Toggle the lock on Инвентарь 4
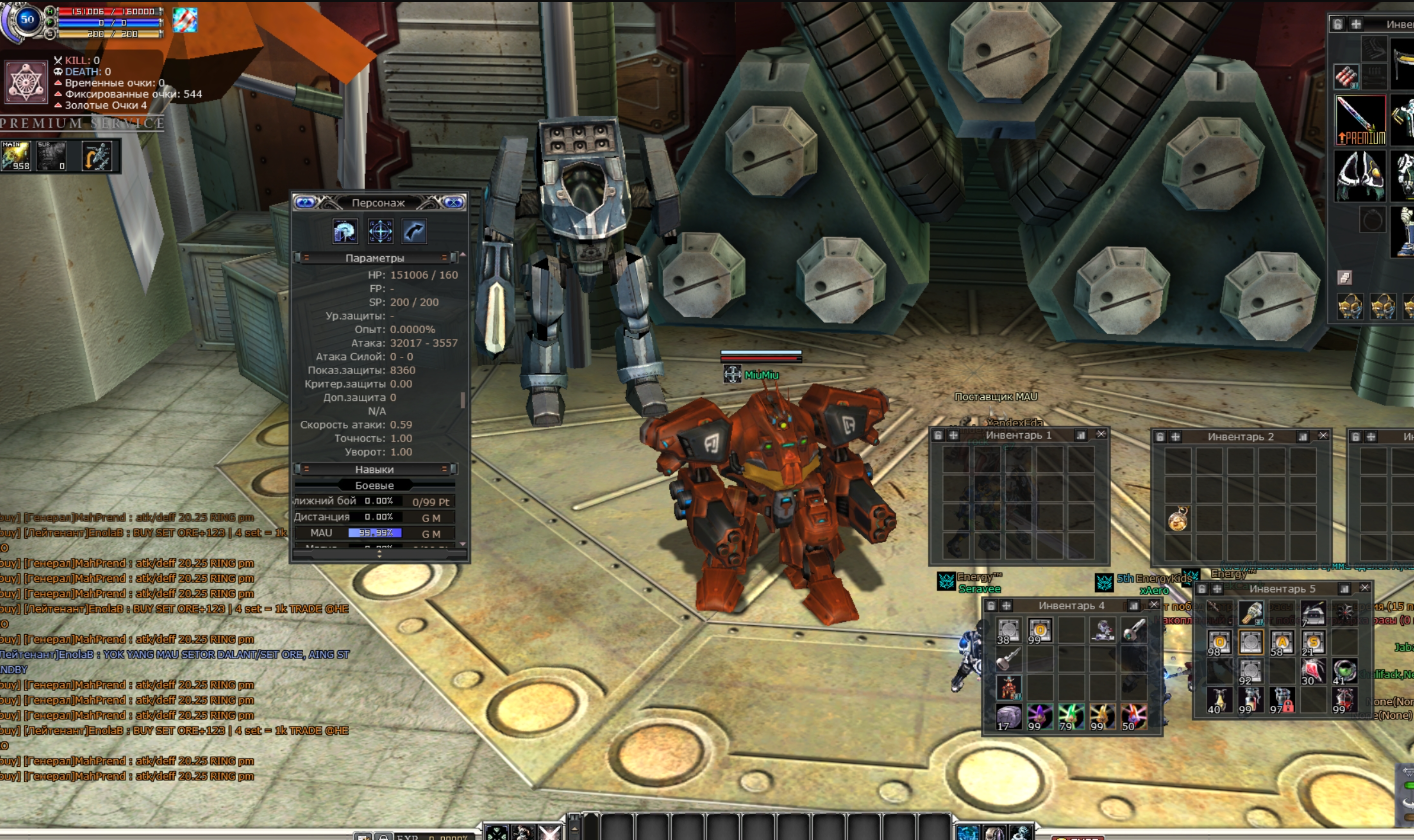This screenshot has height=840, width=1414. [991, 605]
